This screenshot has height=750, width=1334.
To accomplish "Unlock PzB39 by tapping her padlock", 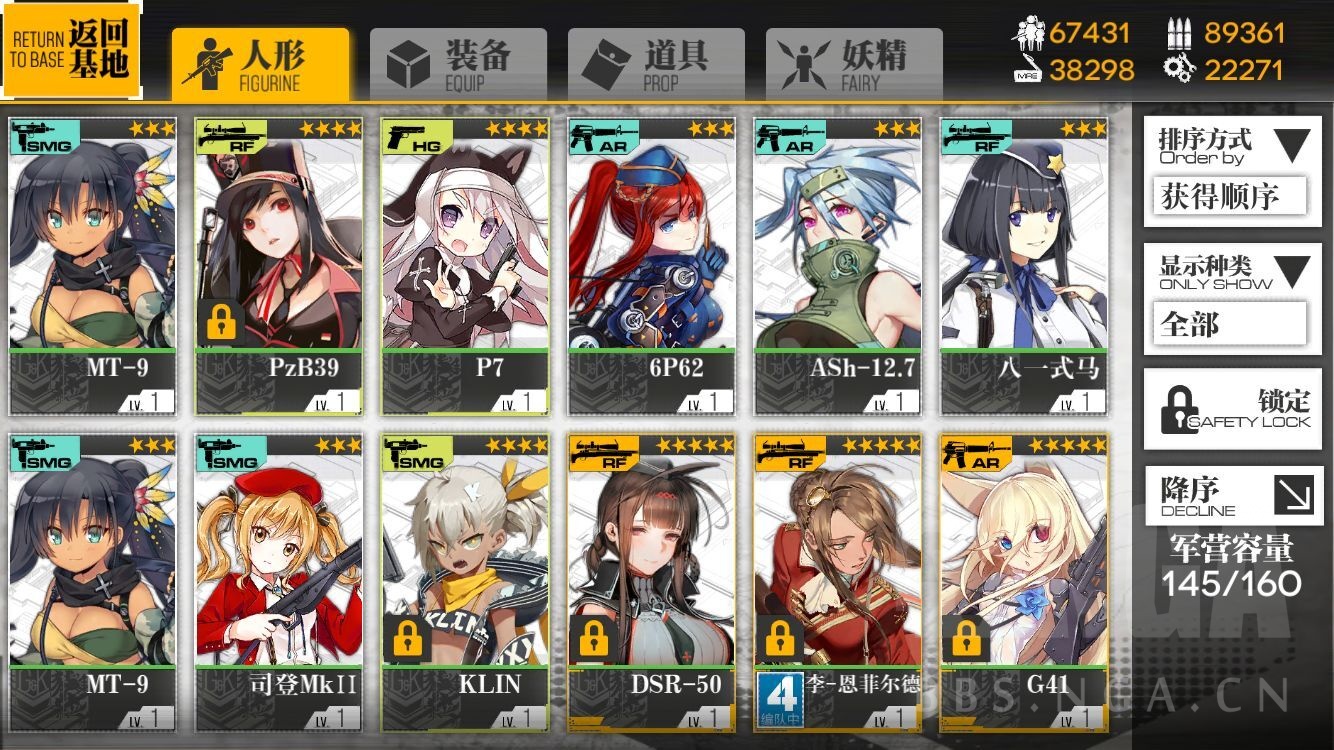I will [x=220, y=323].
